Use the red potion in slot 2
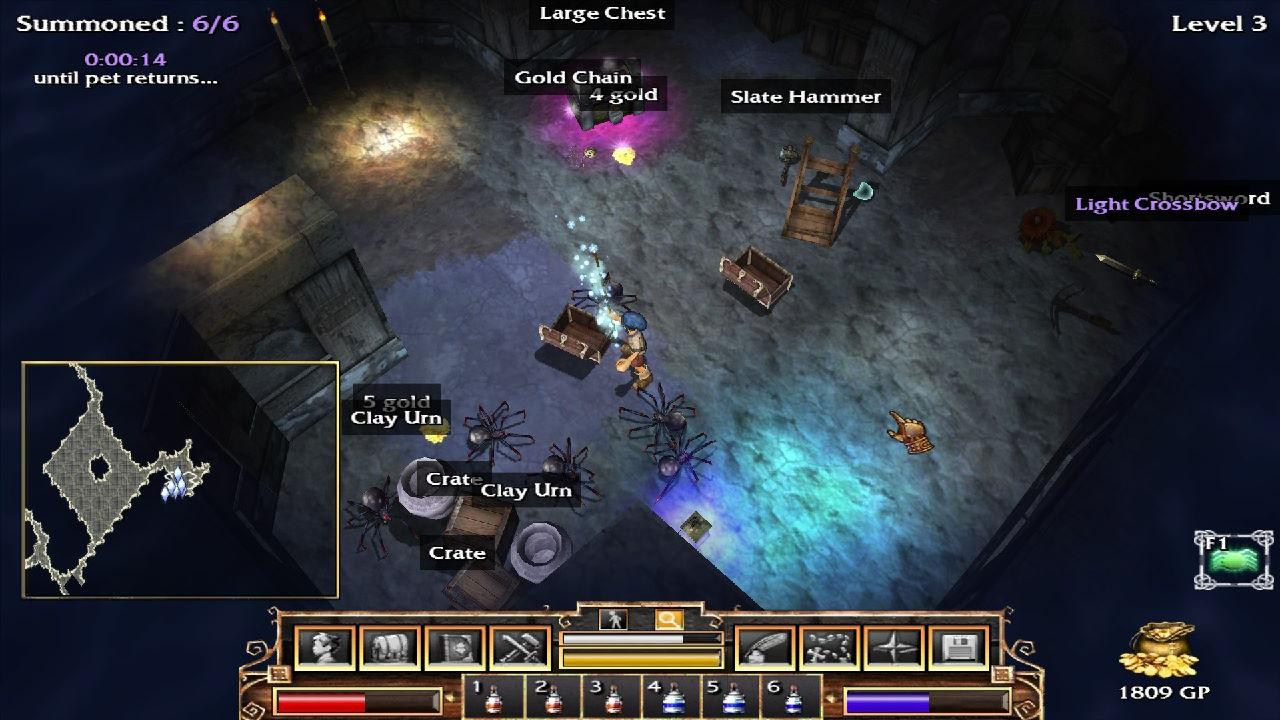The height and width of the screenshot is (720, 1280). click(552, 697)
